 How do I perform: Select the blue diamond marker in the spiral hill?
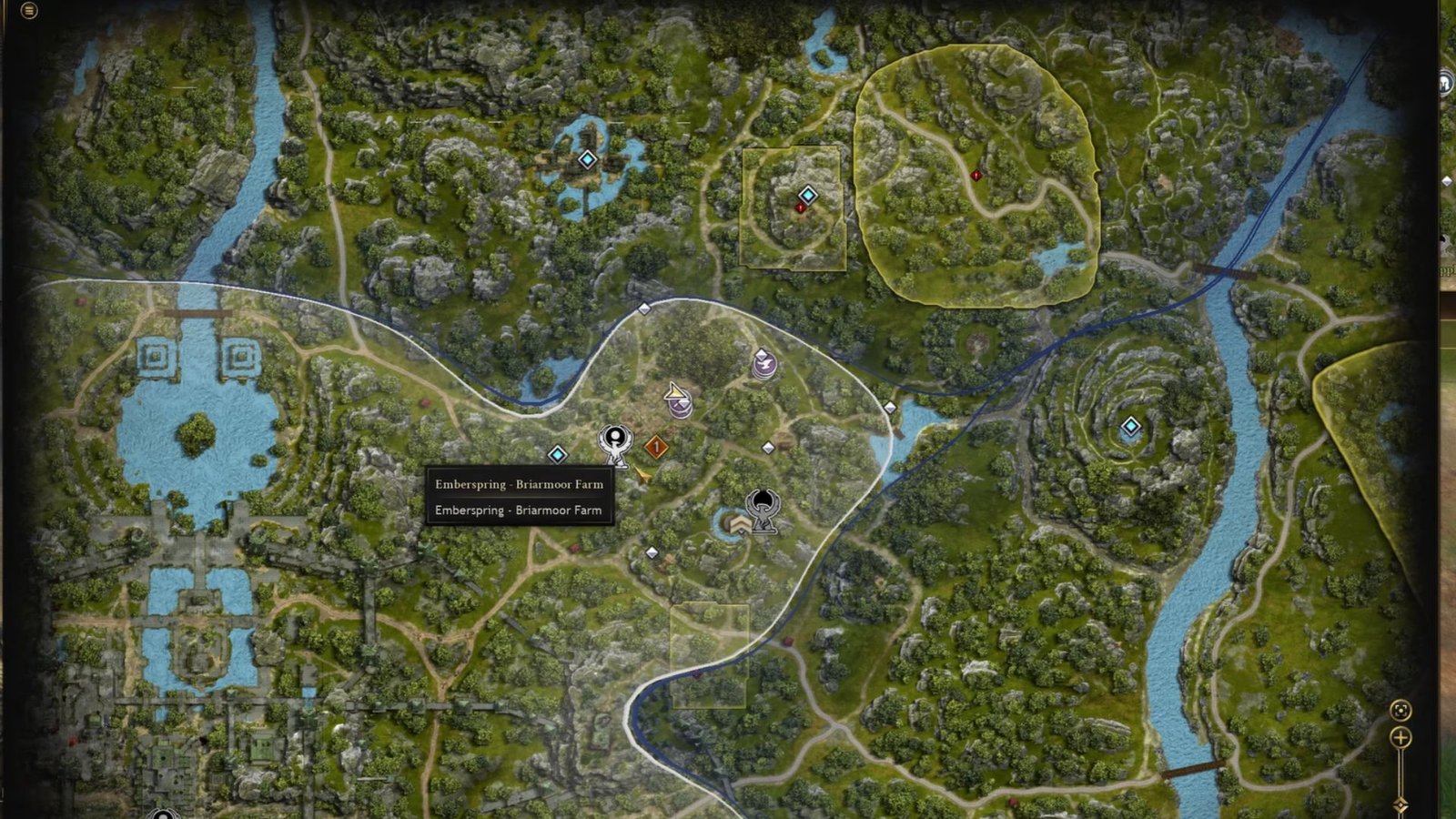(x=1130, y=426)
